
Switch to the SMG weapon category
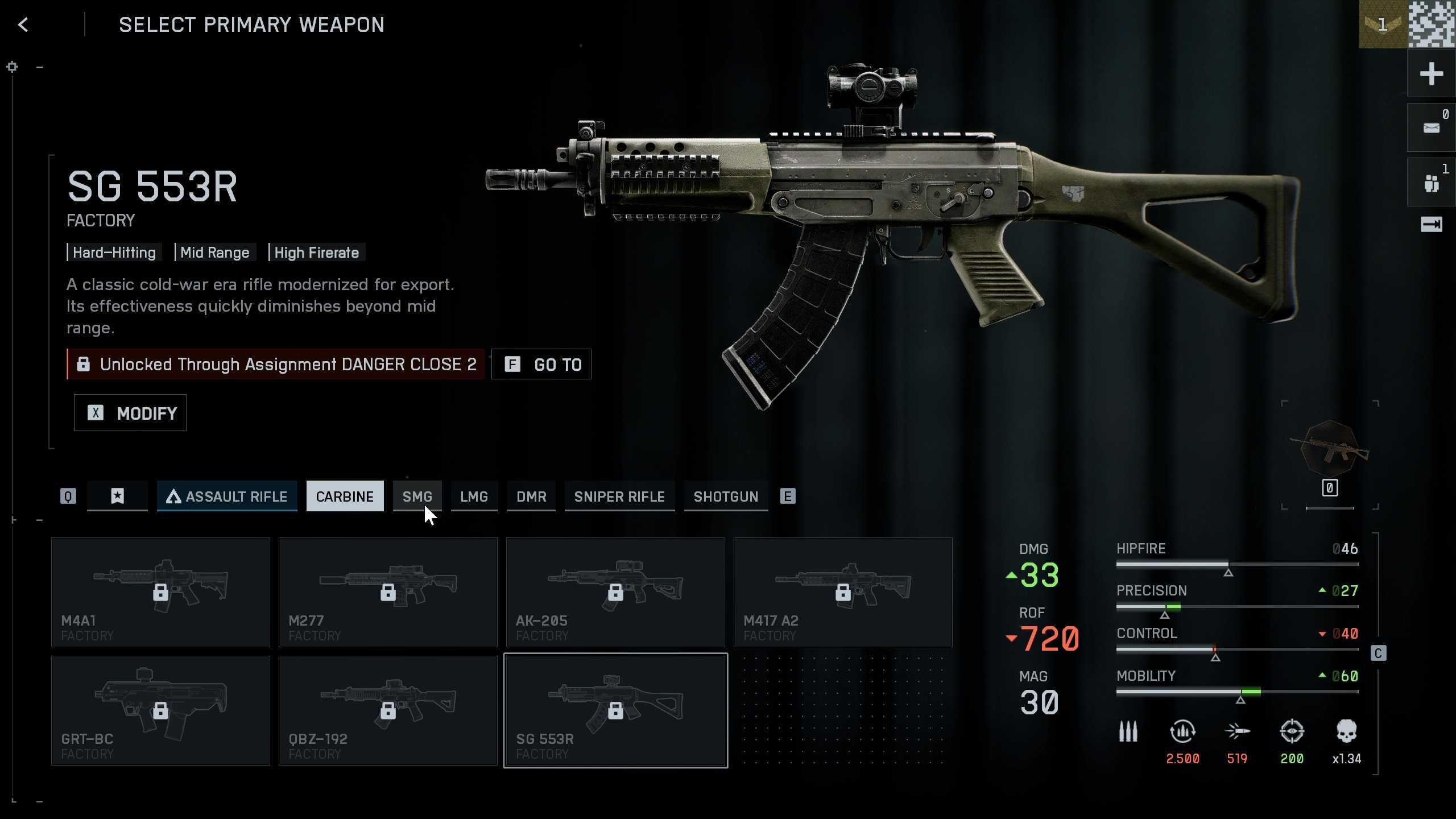click(x=417, y=496)
